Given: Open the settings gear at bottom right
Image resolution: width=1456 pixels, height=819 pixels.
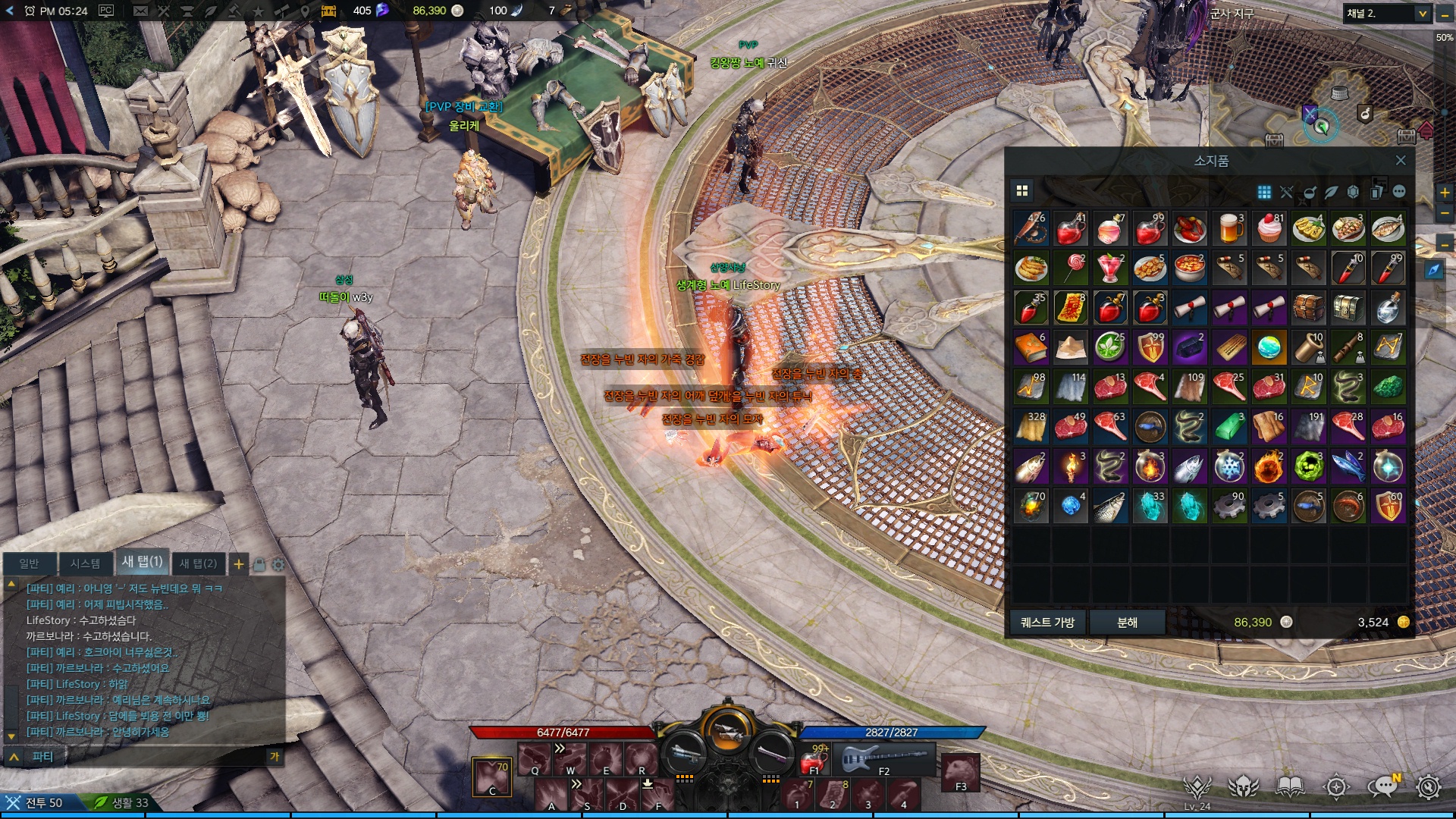Looking at the screenshot, I should pos(1428,787).
